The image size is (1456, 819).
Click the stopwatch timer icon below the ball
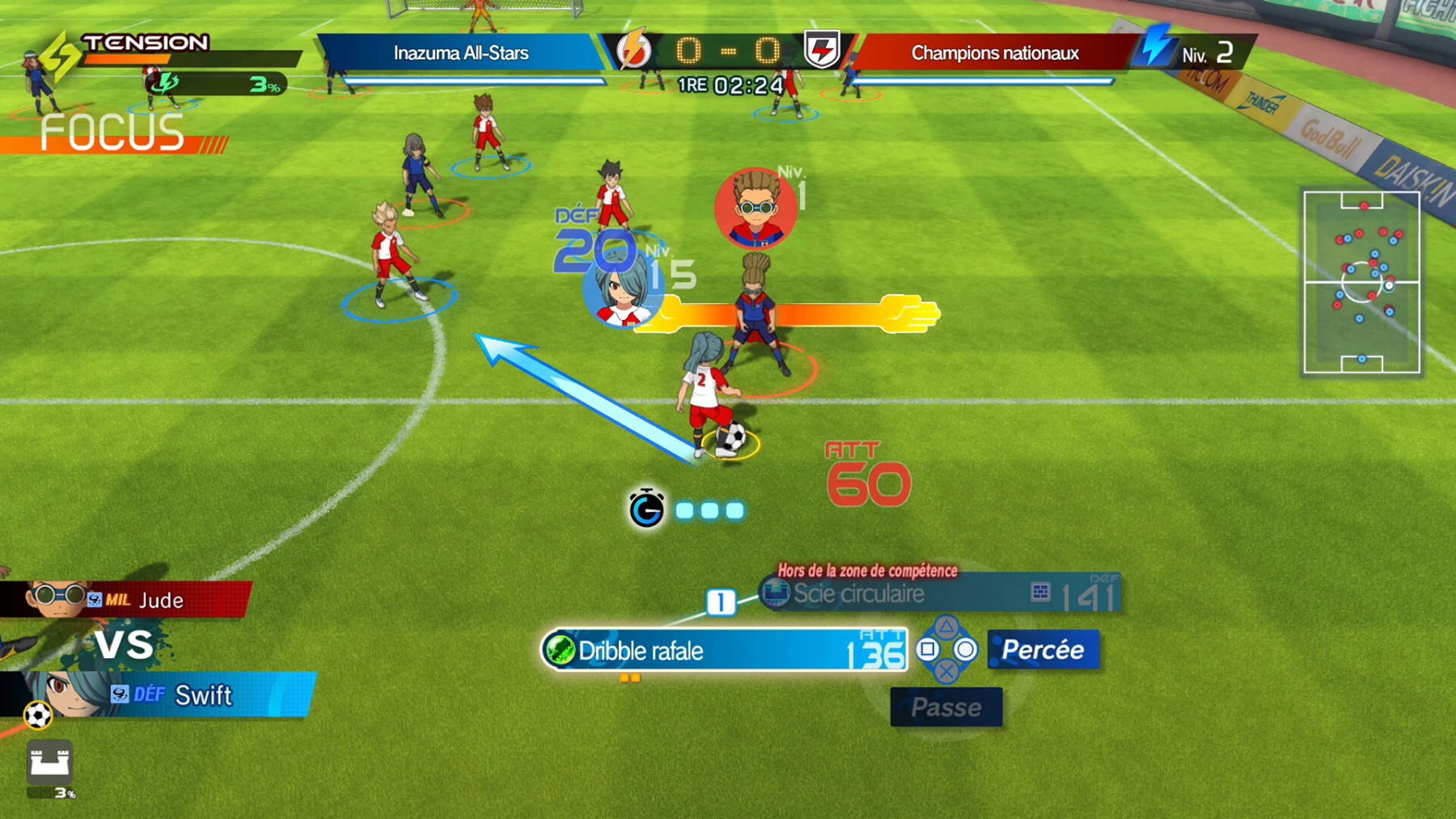point(645,509)
